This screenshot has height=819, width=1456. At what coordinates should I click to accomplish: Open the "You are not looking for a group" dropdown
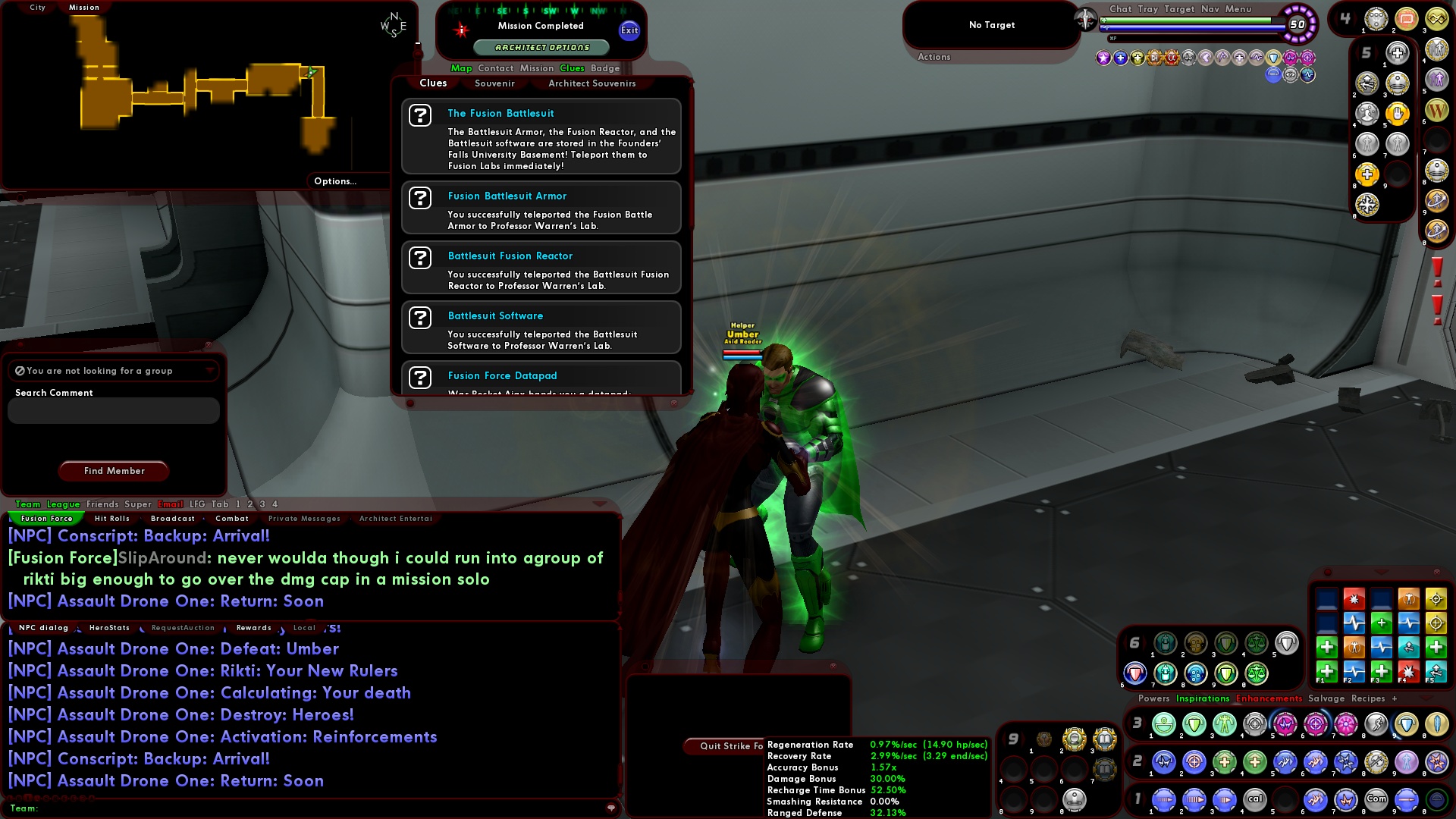click(211, 371)
